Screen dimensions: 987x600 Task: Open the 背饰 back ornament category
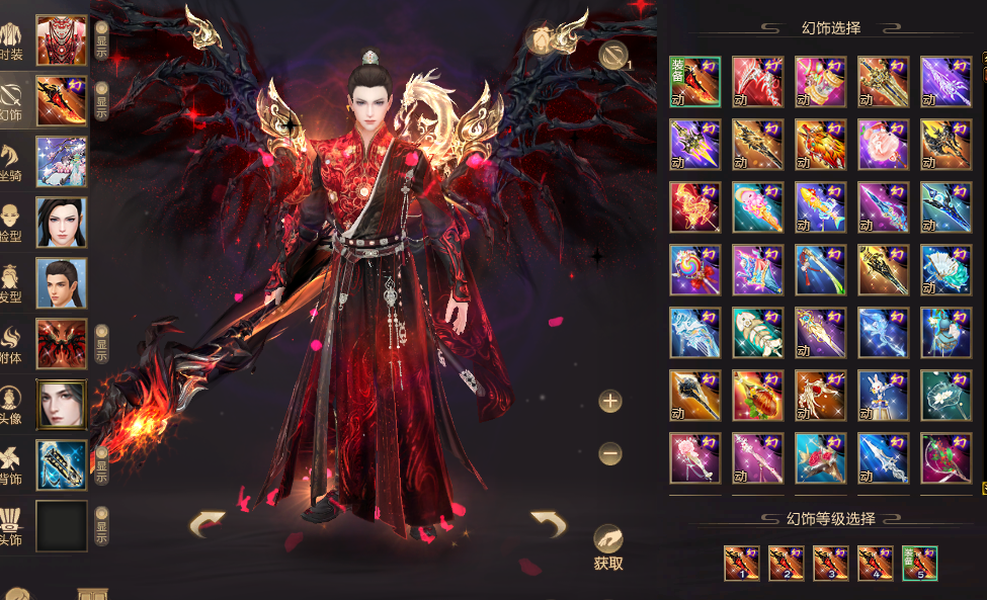pos(61,465)
